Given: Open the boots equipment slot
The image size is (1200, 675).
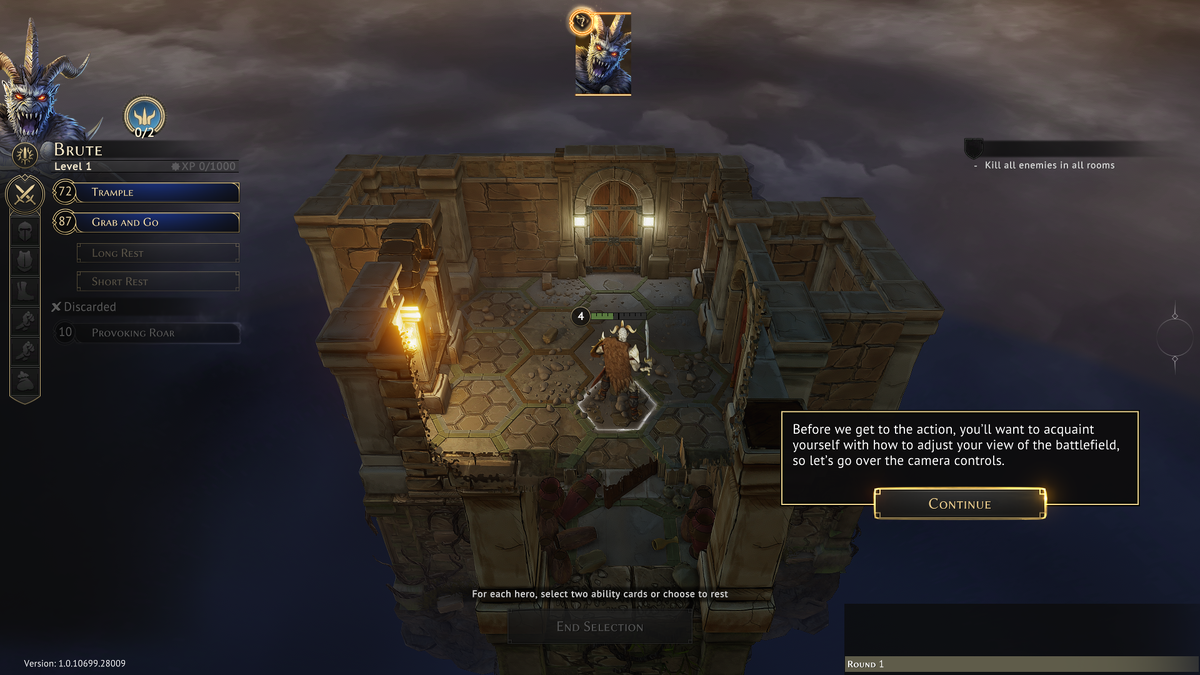Looking at the screenshot, I should (24, 290).
